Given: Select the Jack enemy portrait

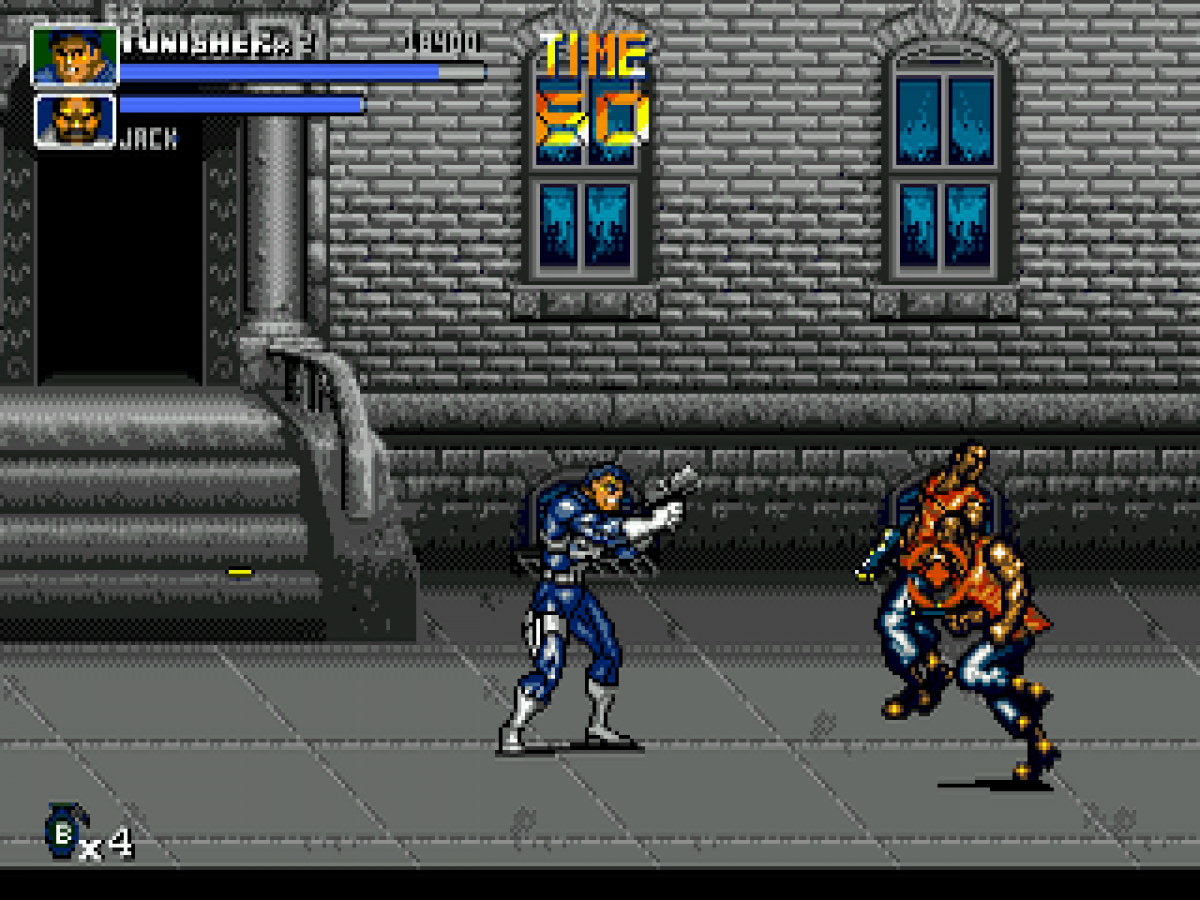Looking at the screenshot, I should point(75,121).
